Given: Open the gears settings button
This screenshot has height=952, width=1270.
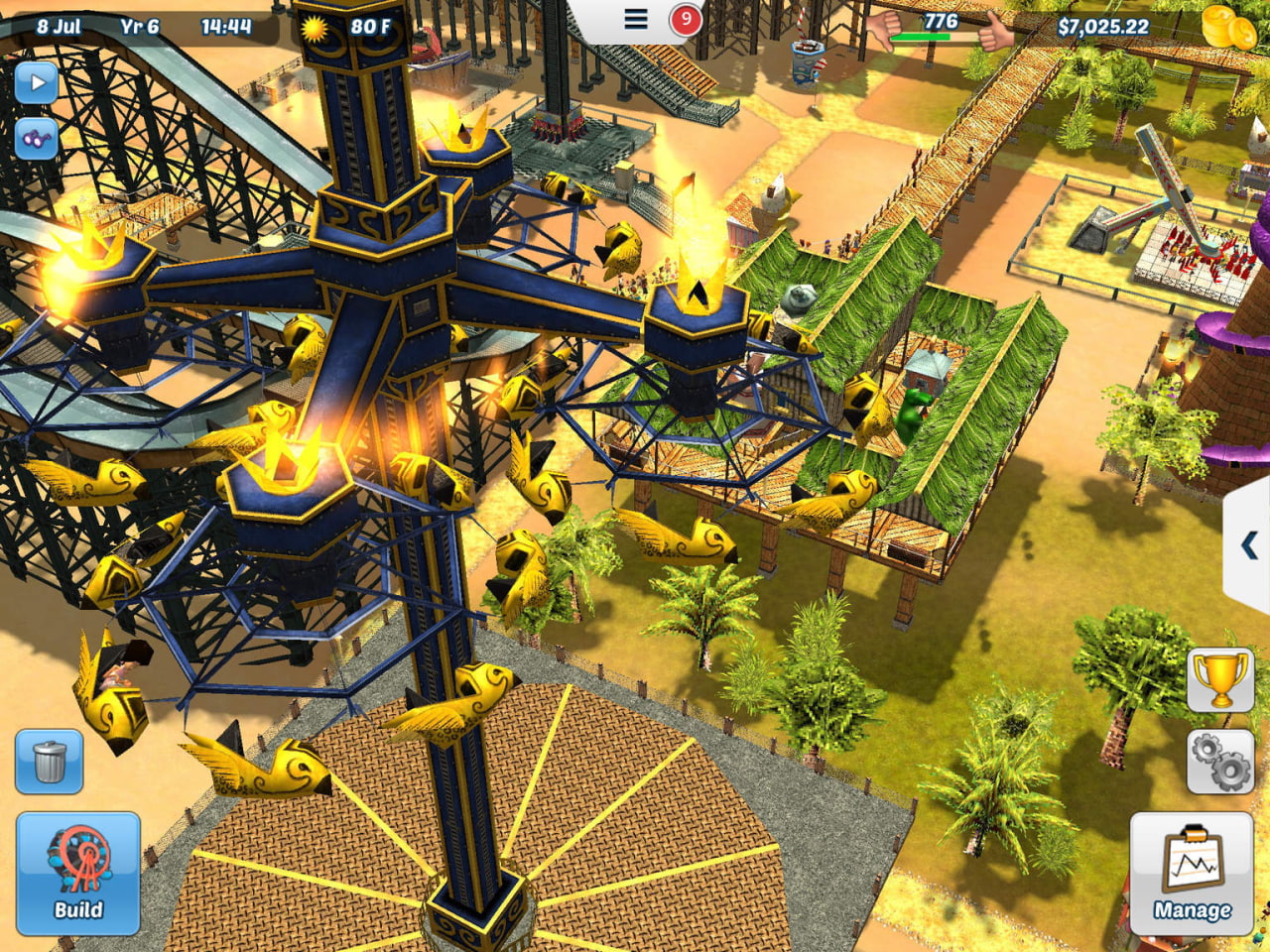Looking at the screenshot, I should coord(1220,761).
